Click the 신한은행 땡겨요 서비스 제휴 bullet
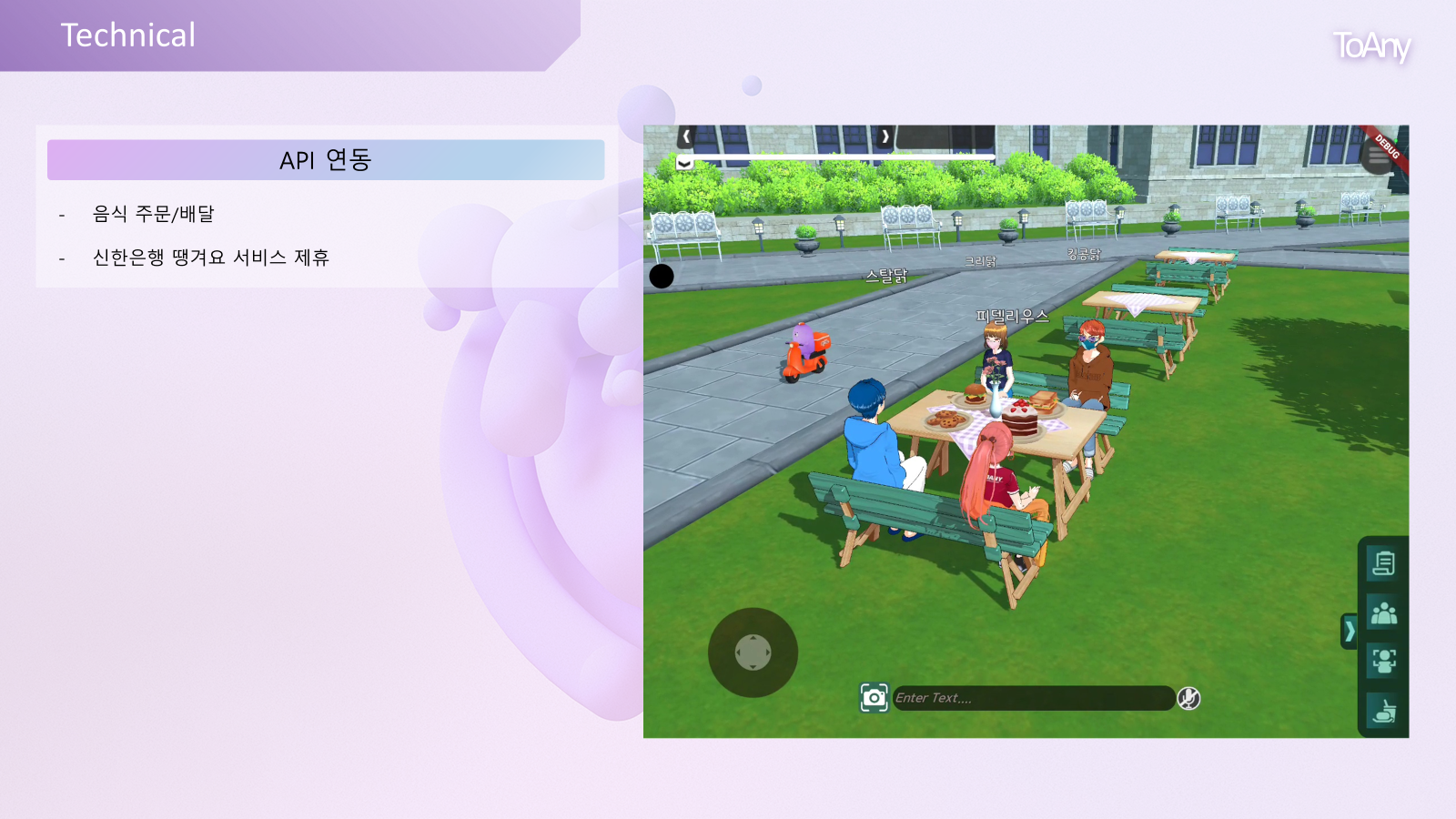The width and height of the screenshot is (1456, 819). click(209, 258)
